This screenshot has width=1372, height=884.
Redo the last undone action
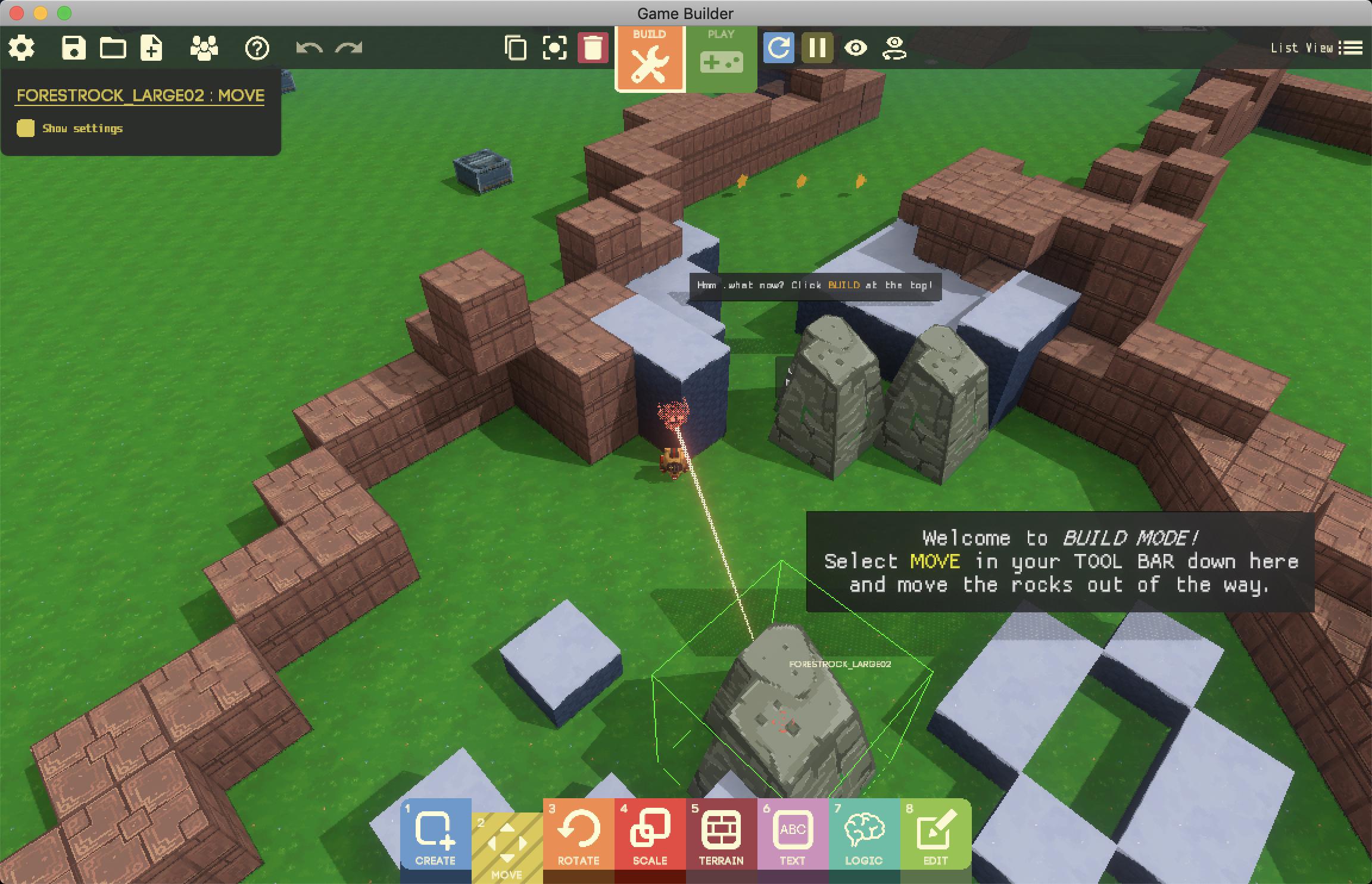(349, 48)
